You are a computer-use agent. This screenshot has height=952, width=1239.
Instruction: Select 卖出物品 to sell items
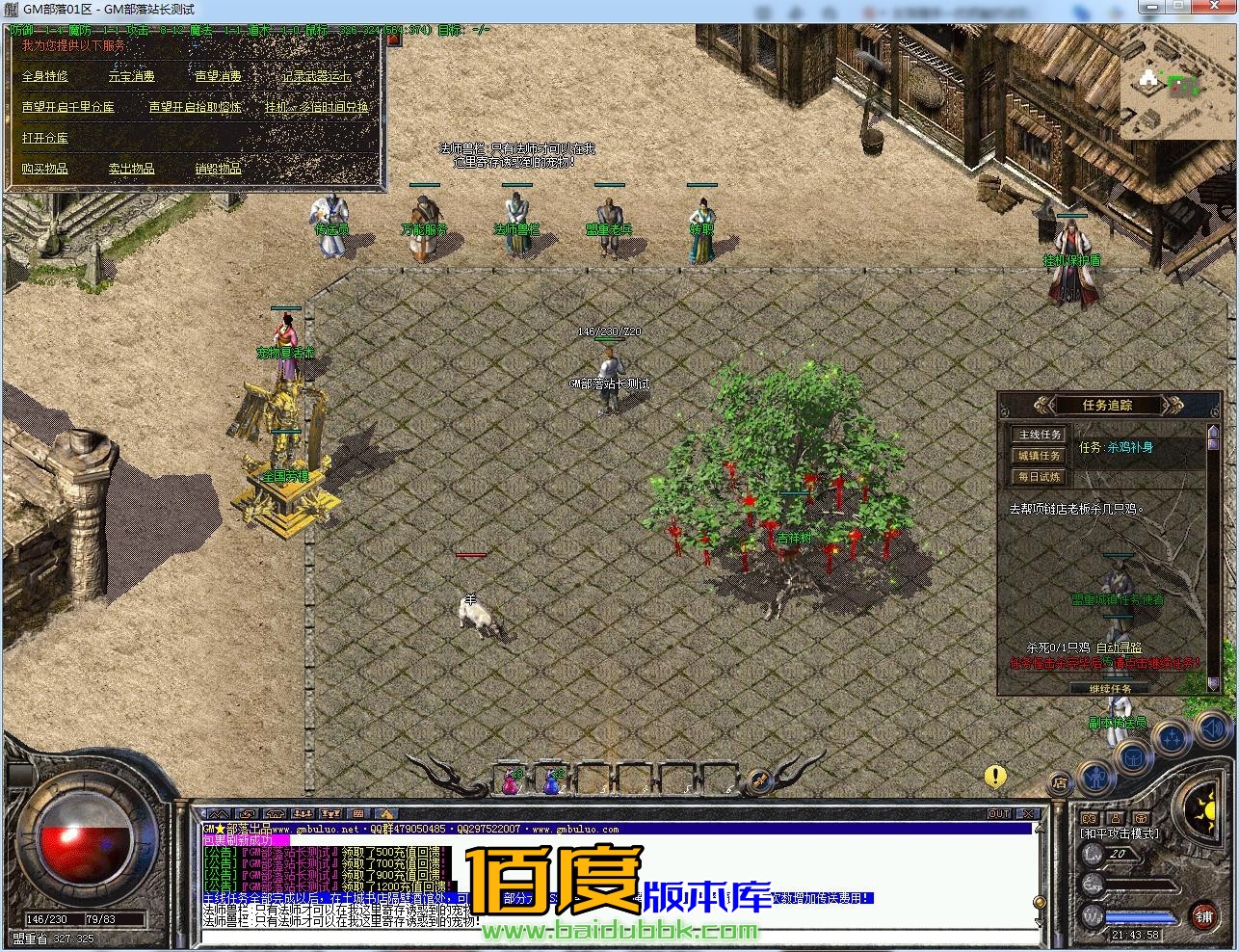[131, 169]
